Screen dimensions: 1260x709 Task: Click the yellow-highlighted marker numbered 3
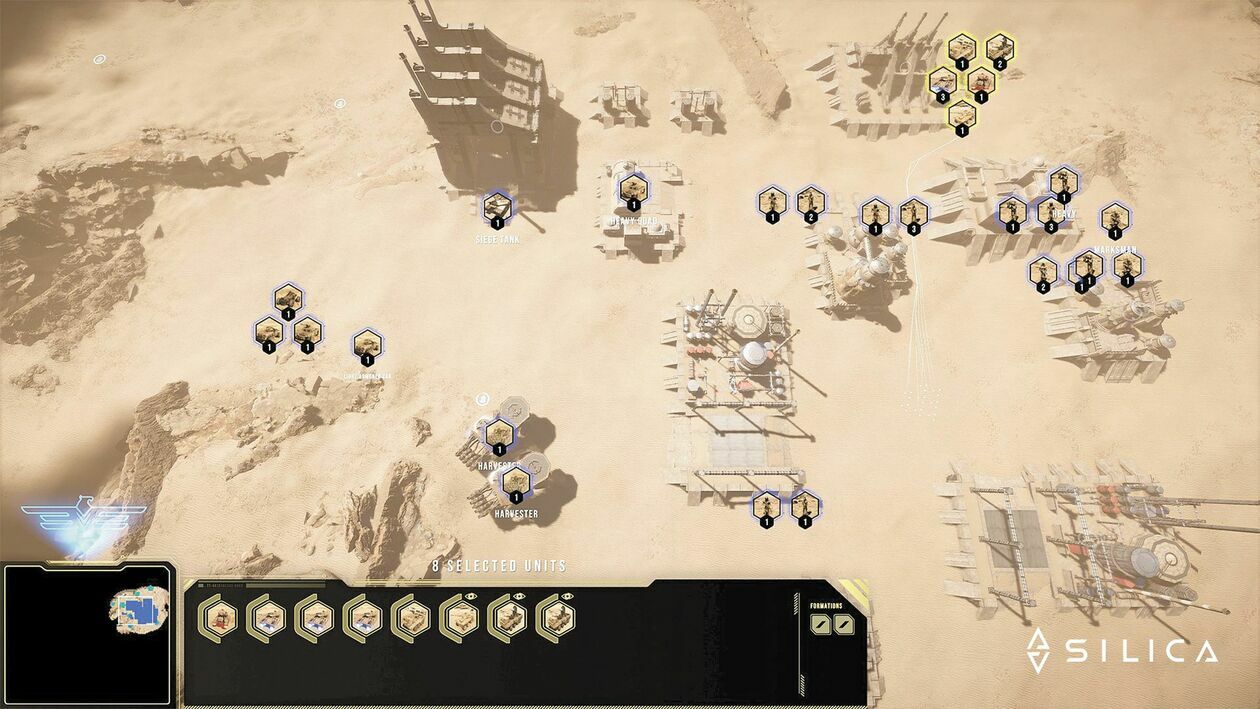[x=942, y=83]
